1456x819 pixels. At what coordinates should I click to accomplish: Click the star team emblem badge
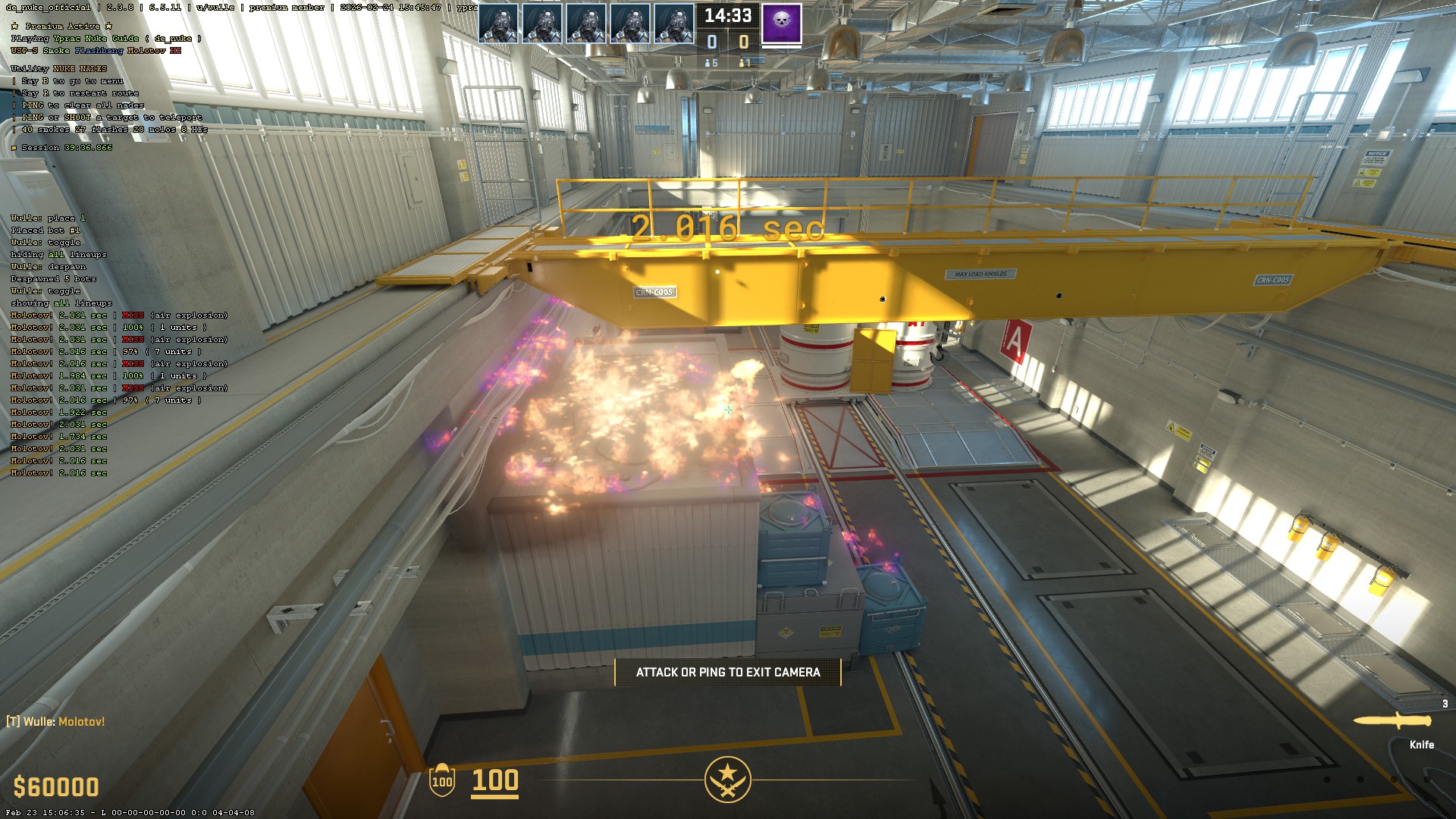tap(727, 779)
